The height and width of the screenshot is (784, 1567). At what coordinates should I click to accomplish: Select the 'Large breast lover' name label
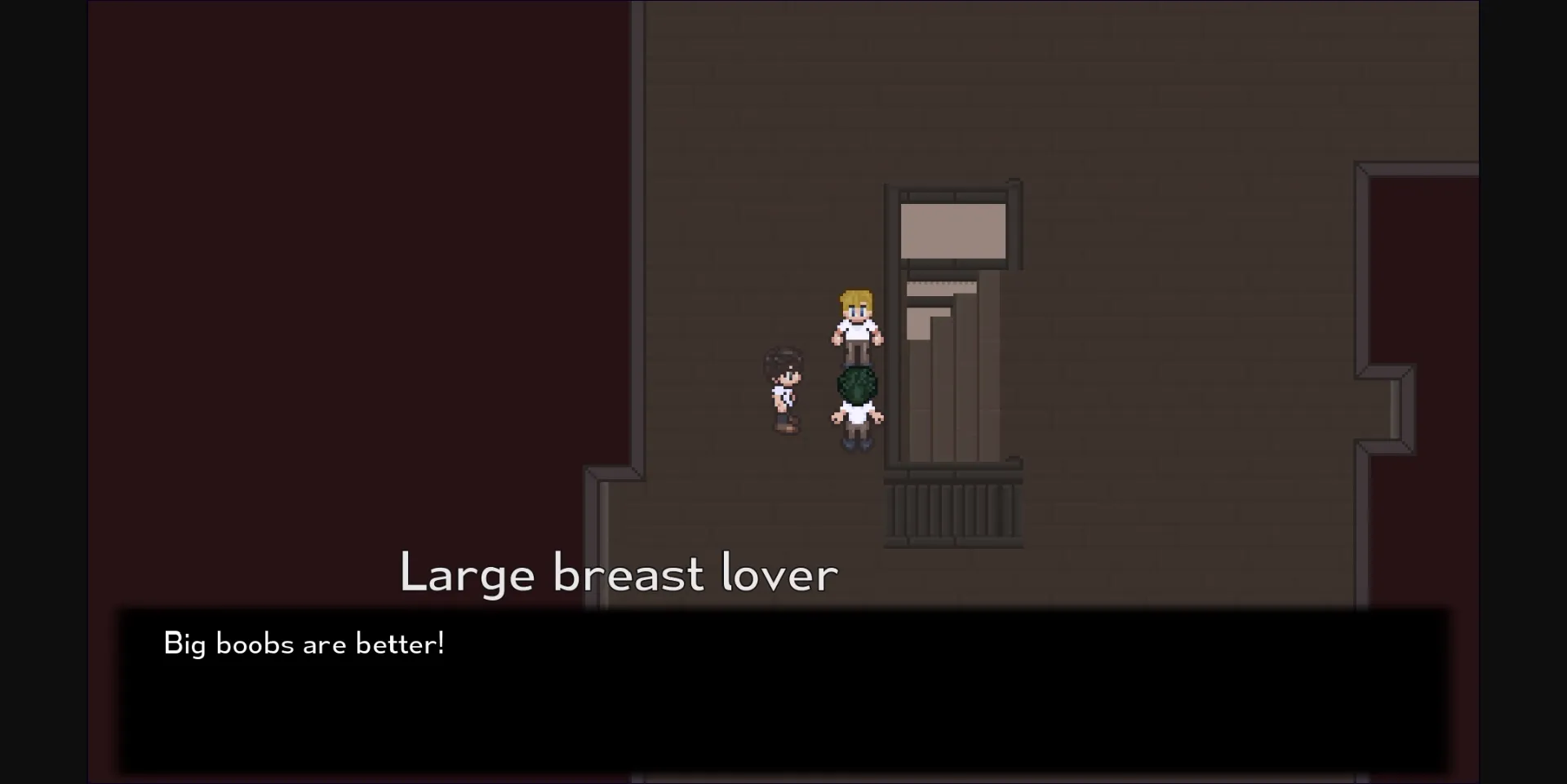point(618,574)
